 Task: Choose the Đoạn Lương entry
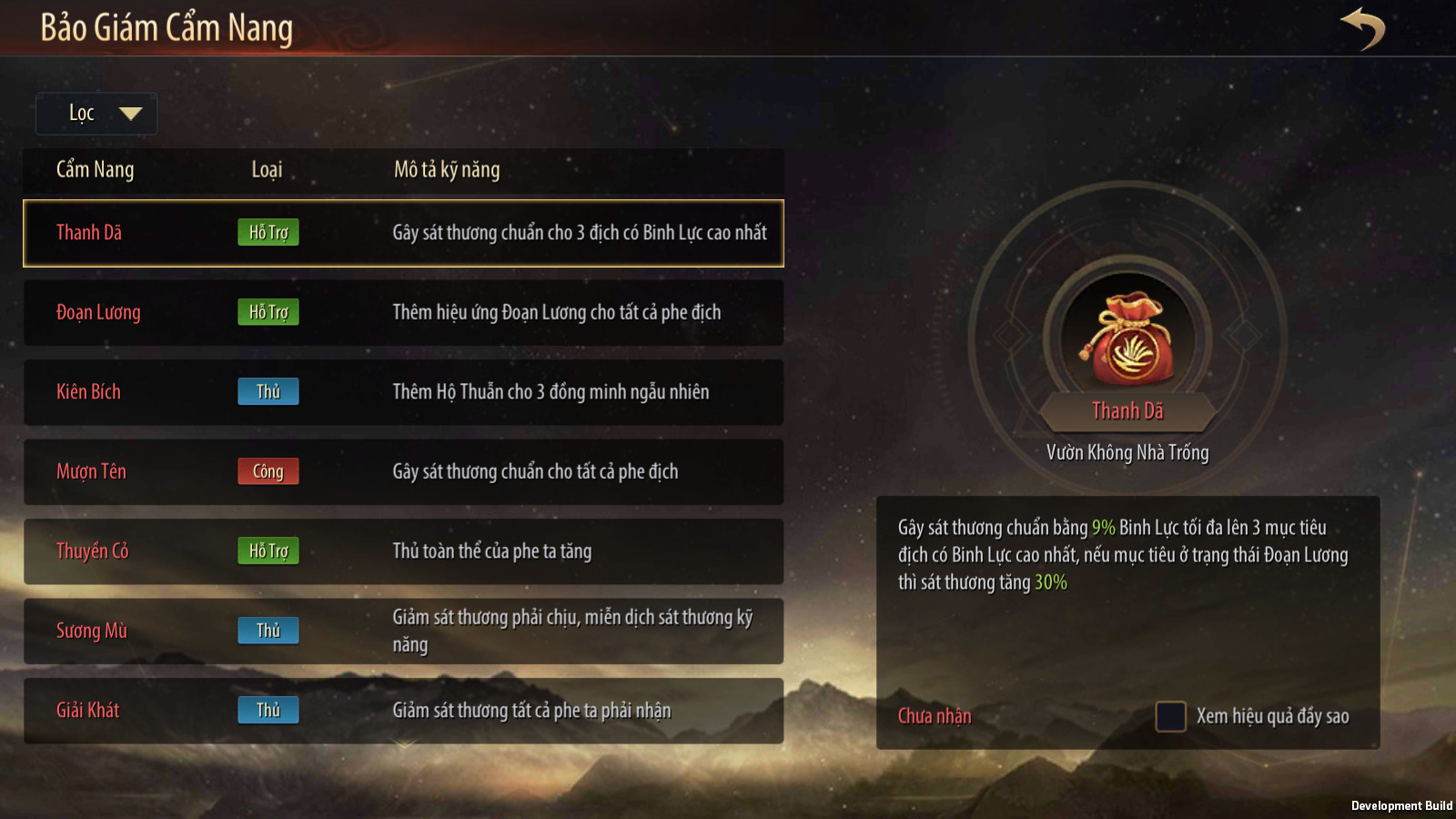(403, 312)
